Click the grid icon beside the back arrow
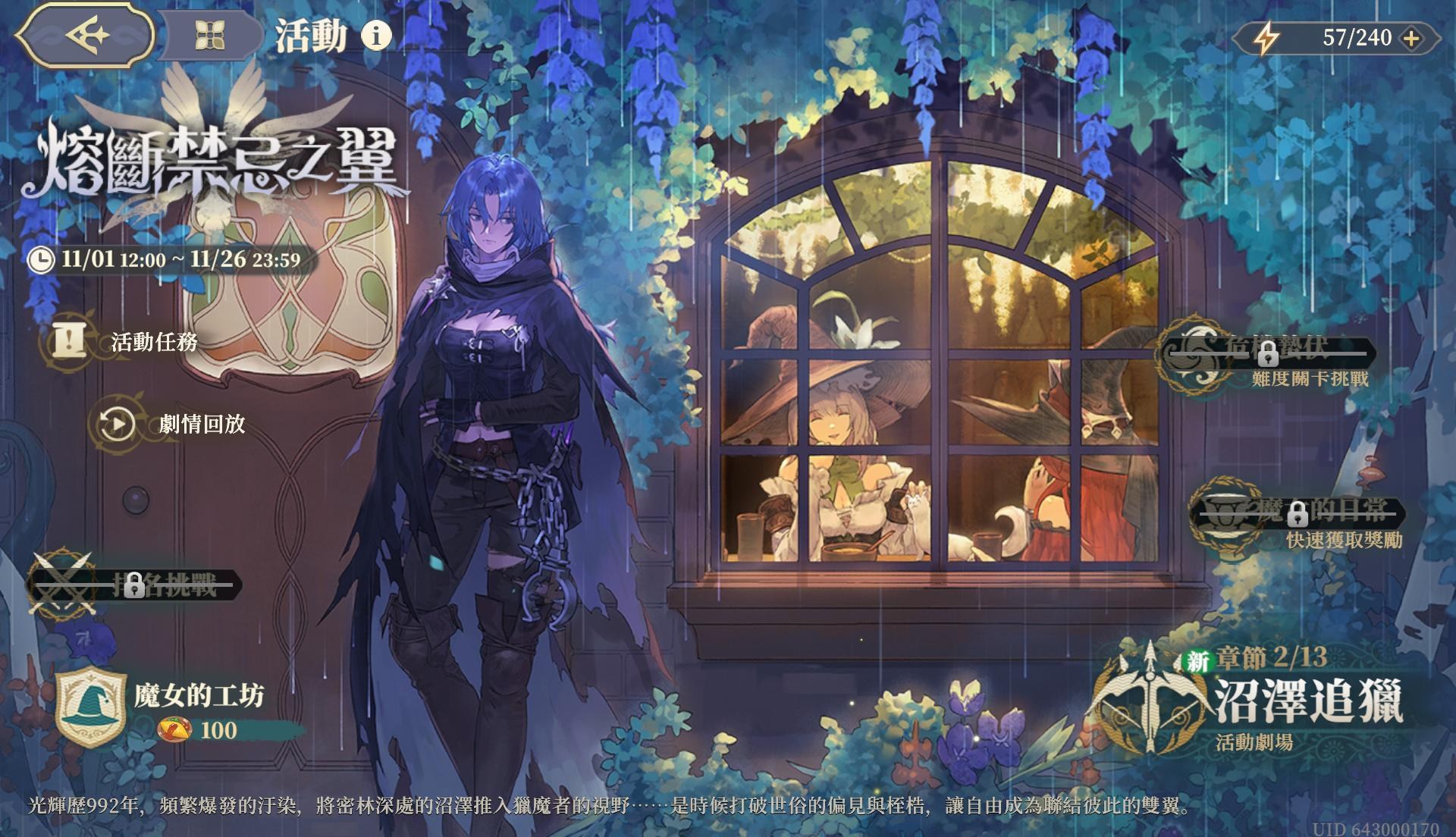 [x=210, y=36]
